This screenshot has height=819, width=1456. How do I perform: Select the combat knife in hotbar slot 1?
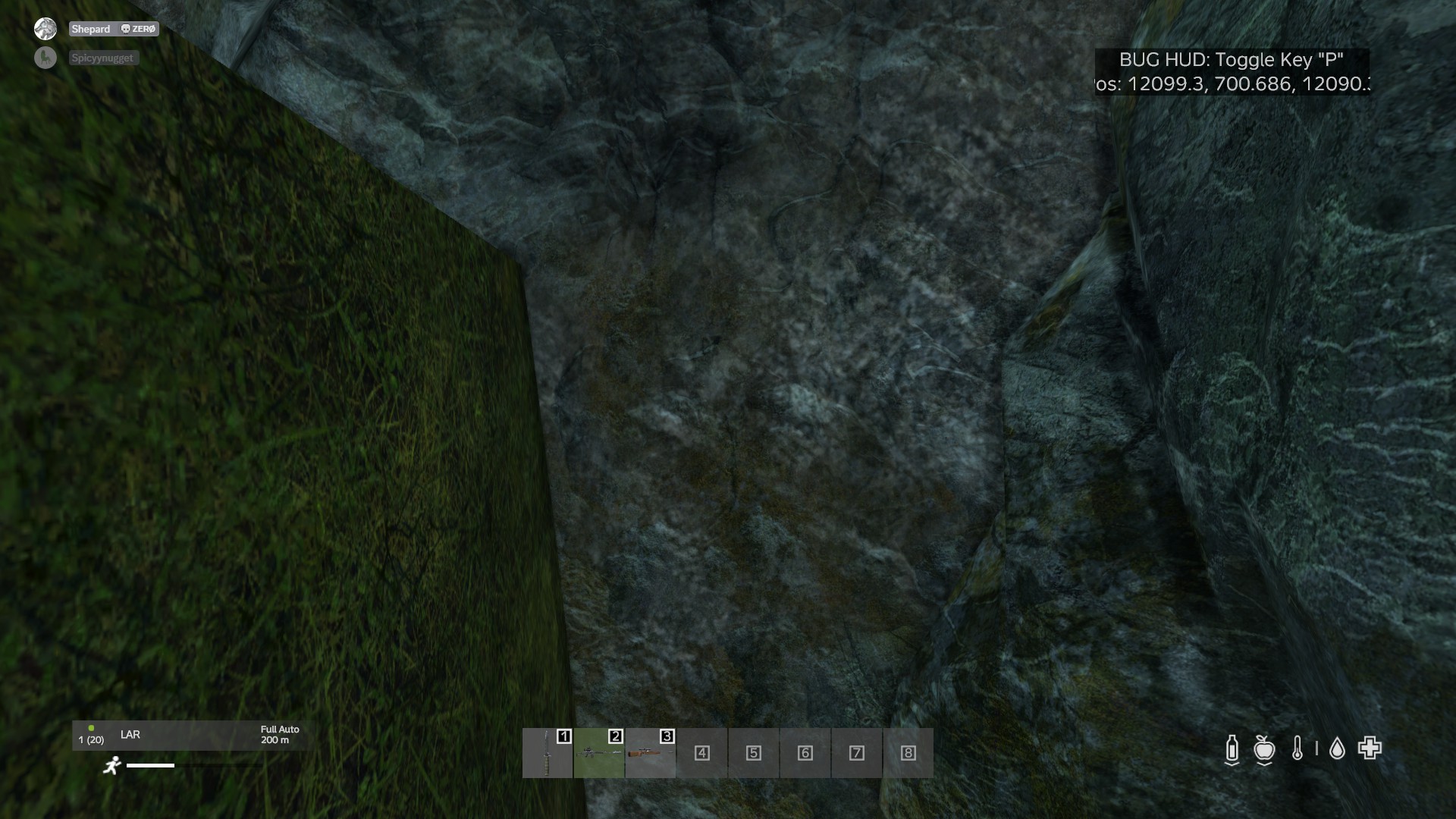[548, 753]
